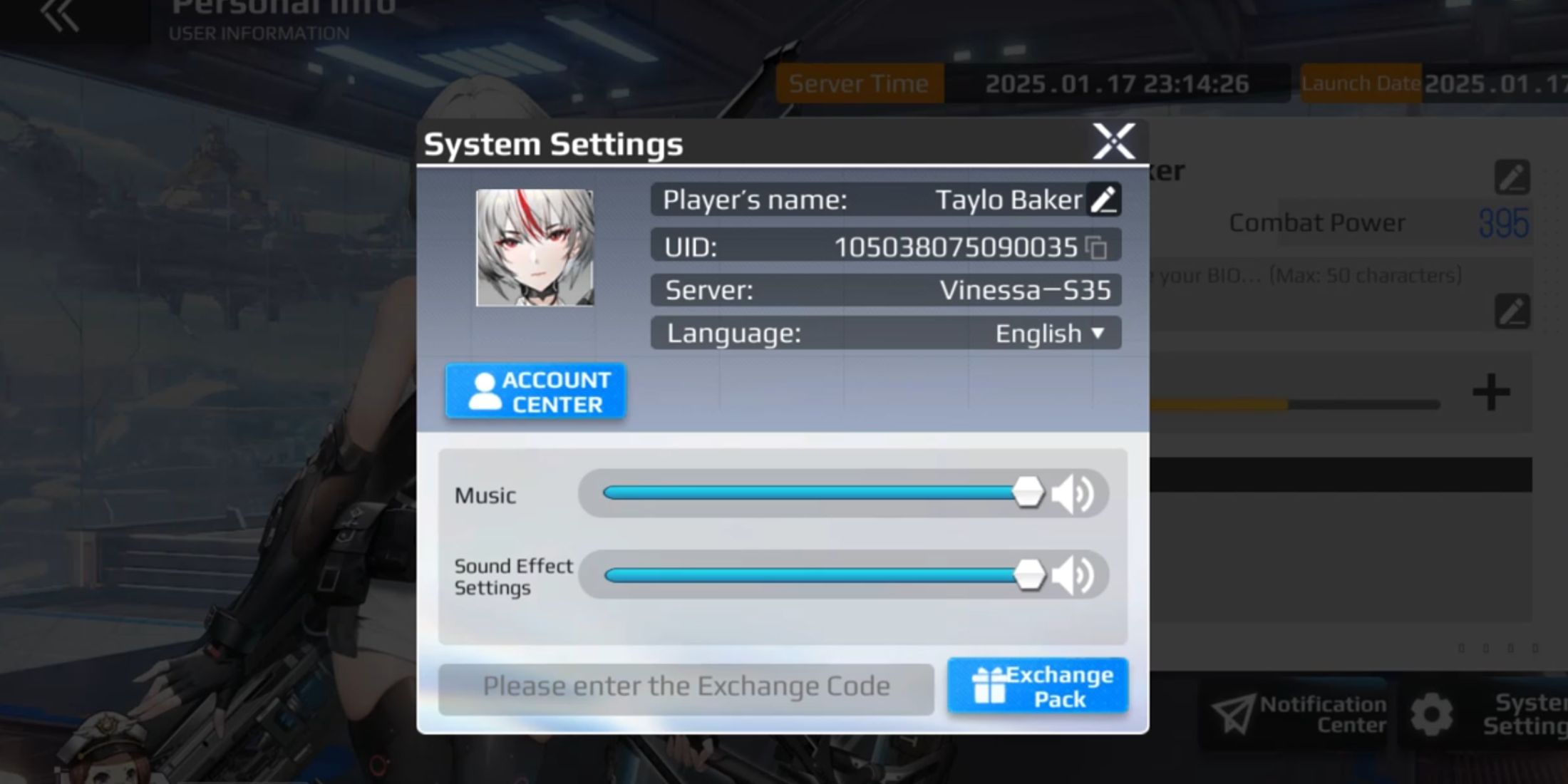
Task: Open the Server field for Vinessa-S35
Action: (x=884, y=289)
